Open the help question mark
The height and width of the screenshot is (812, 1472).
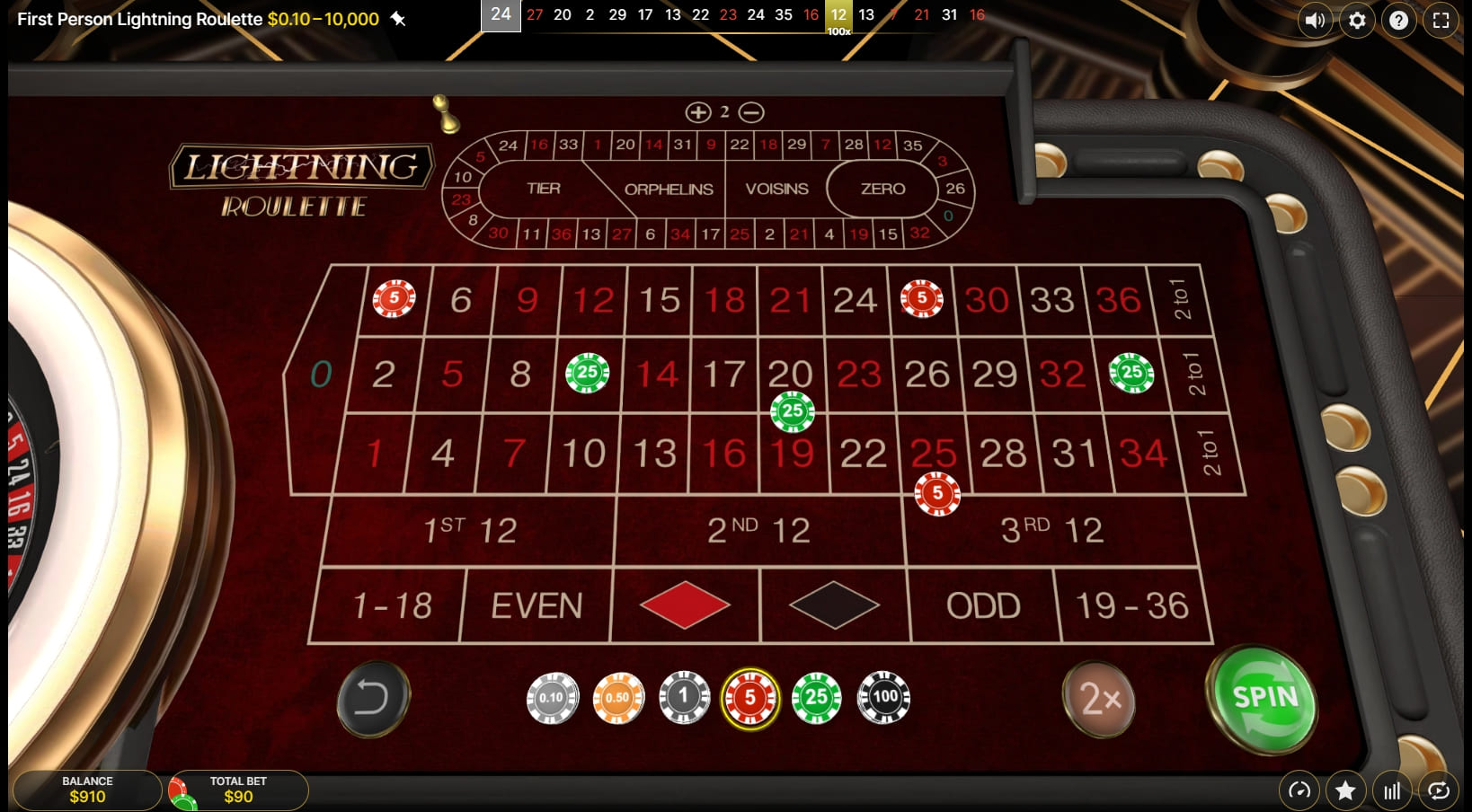tap(1398, 20)
